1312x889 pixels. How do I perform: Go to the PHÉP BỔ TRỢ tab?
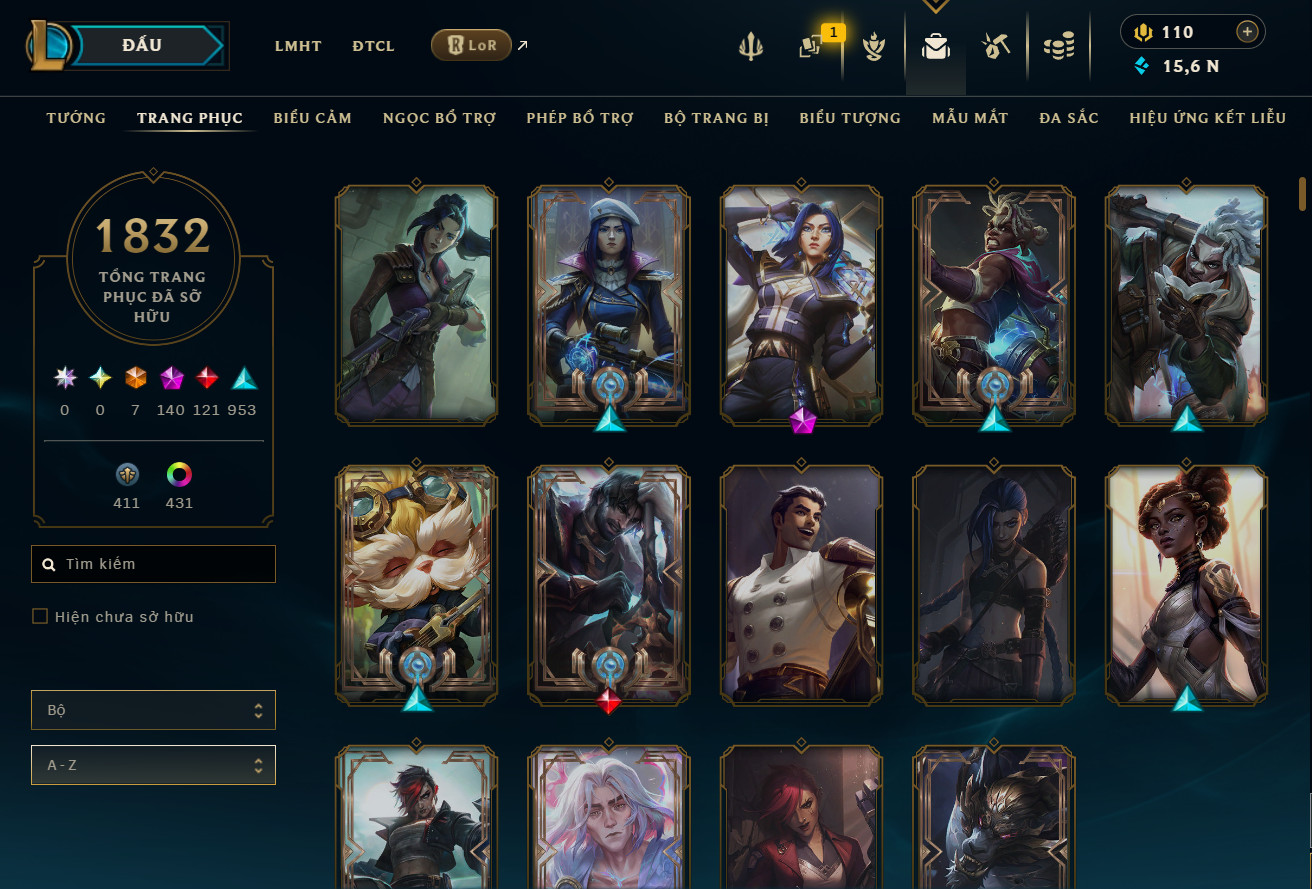(x=580, y=118)
